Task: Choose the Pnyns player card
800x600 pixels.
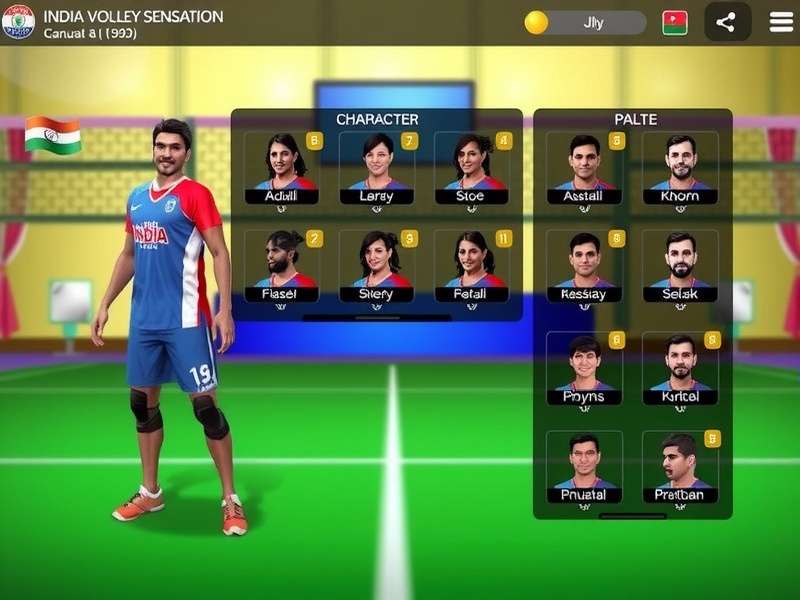Action: 584,369
